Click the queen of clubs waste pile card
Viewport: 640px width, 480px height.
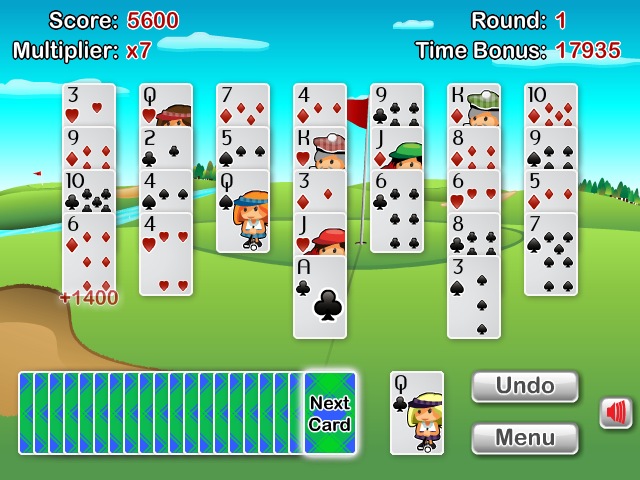416,413
